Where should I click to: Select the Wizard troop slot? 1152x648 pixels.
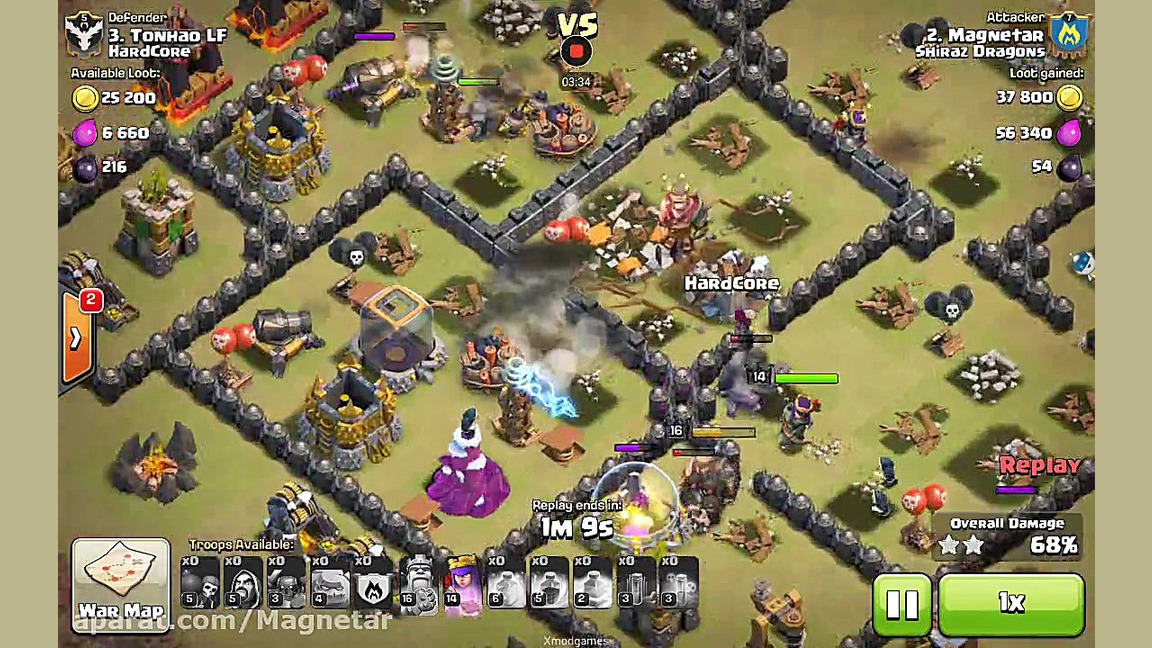[x=241, y=583]
